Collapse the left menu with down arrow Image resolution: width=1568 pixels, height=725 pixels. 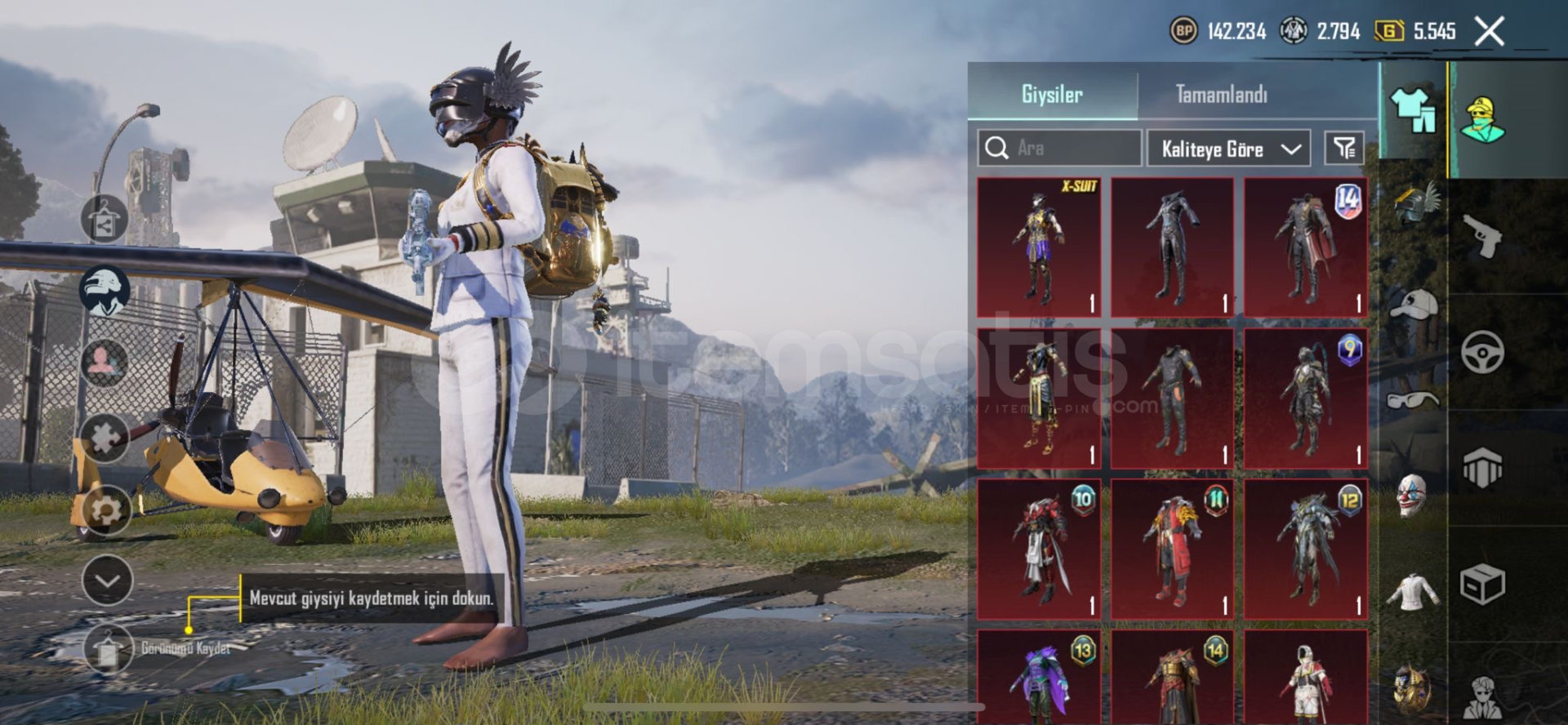coord(107,580)
